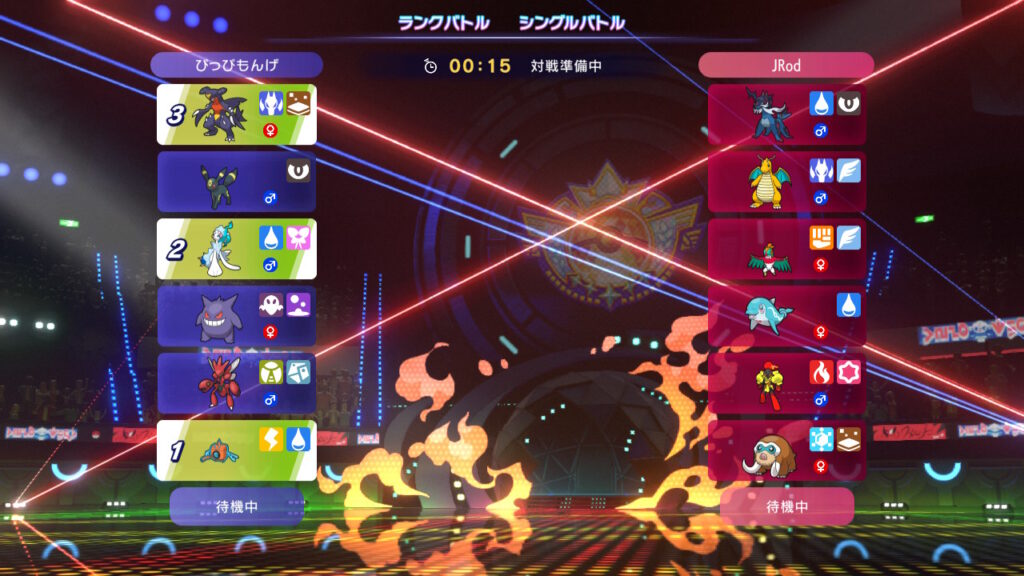Inspect JRod's Greninja panel

786,114
